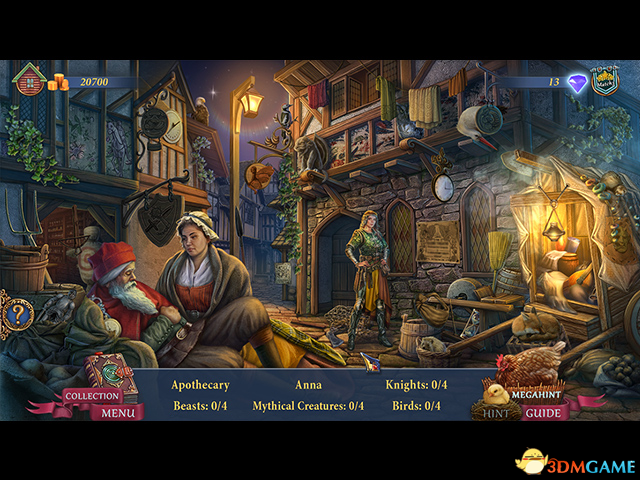Image resolution: width=640 pixels, height=480 pixels.
Task: Select the Mythical Creatures: 0/4 objective
Action: click(x=308, y=405)
